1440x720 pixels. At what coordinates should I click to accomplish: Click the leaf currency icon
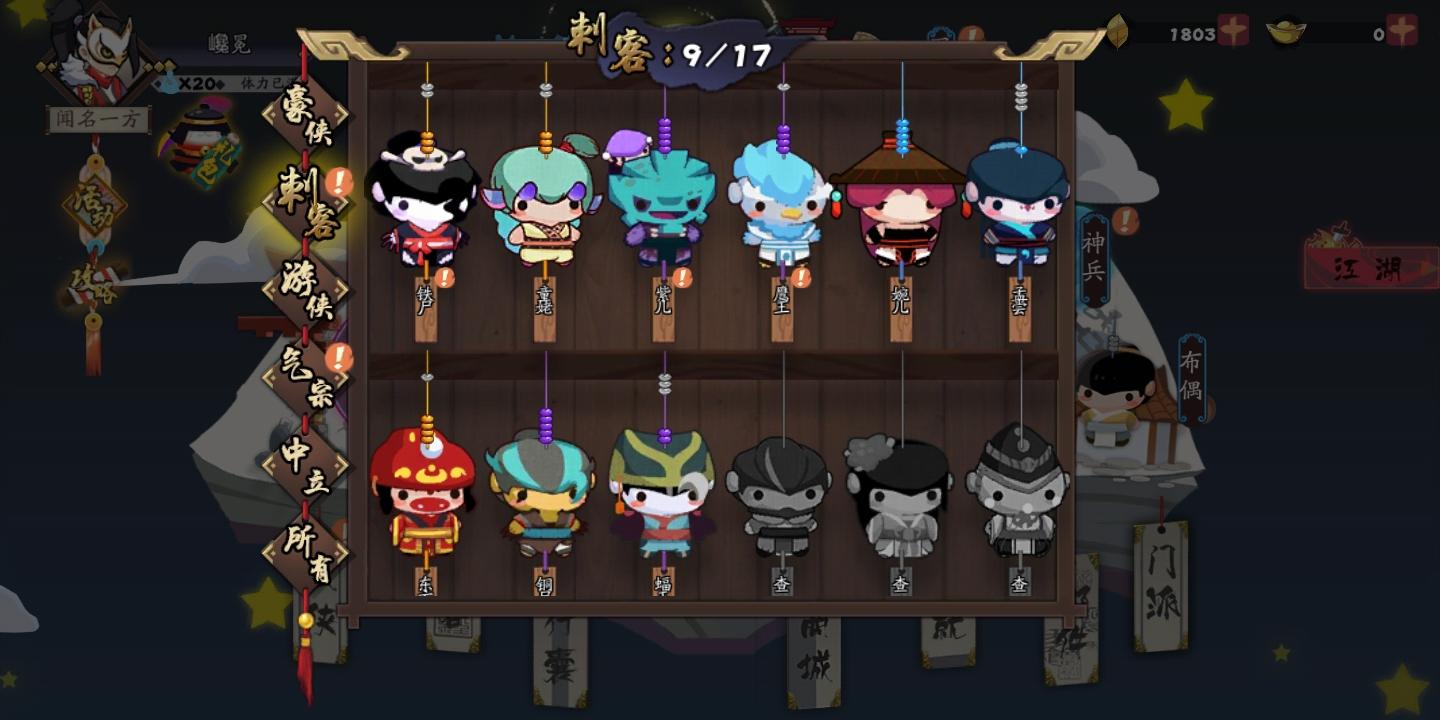coord(1119,30)
